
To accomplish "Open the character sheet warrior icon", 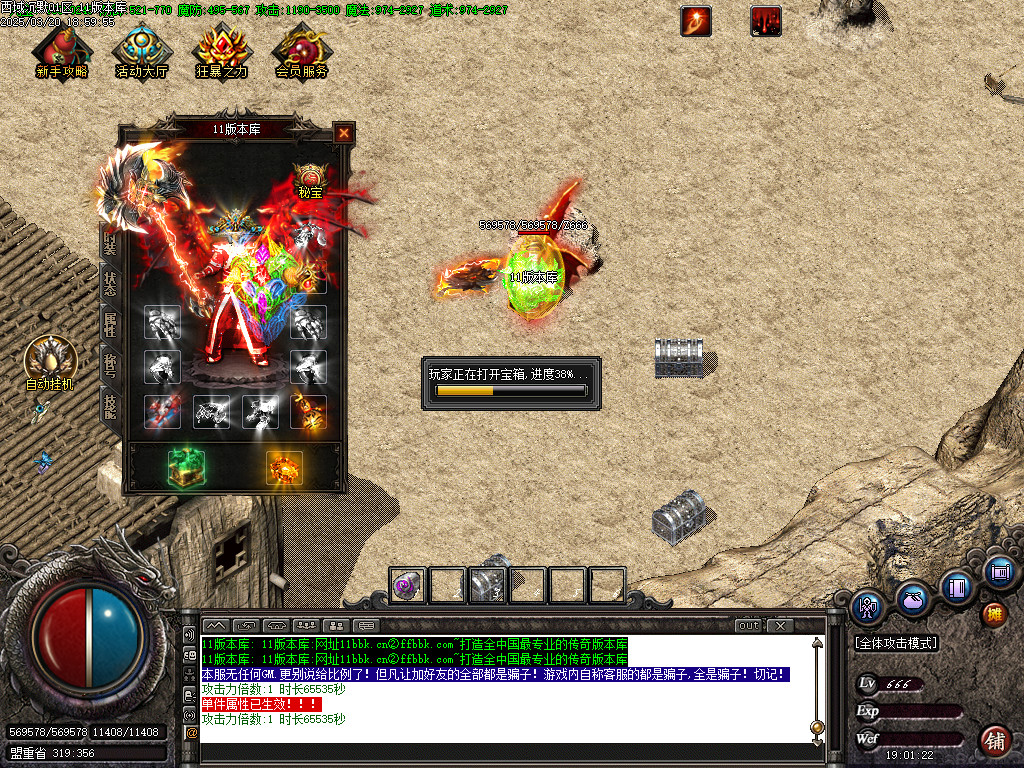I will [x=867, y=606].
